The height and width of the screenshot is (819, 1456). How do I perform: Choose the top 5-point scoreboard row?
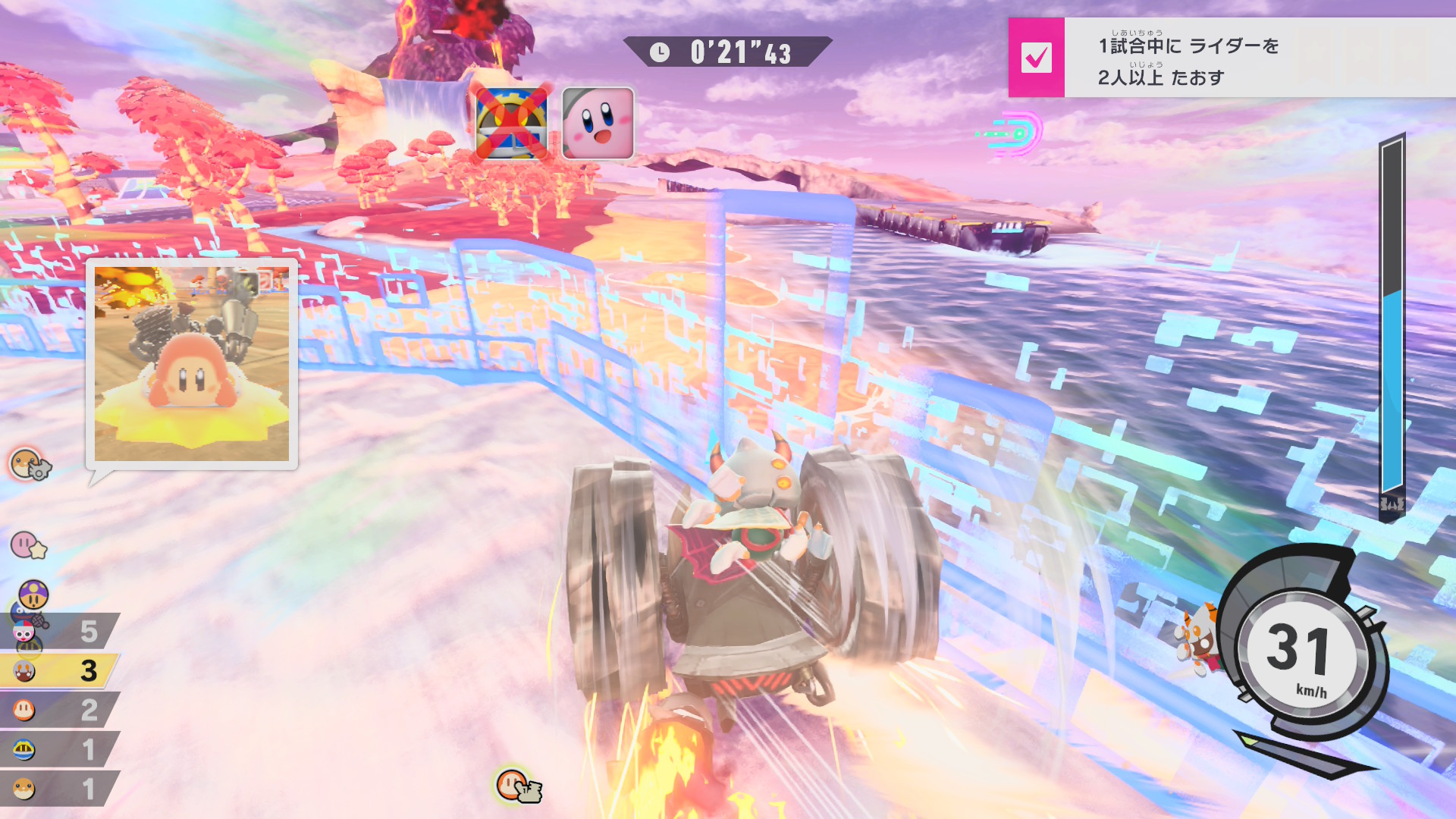59,631
